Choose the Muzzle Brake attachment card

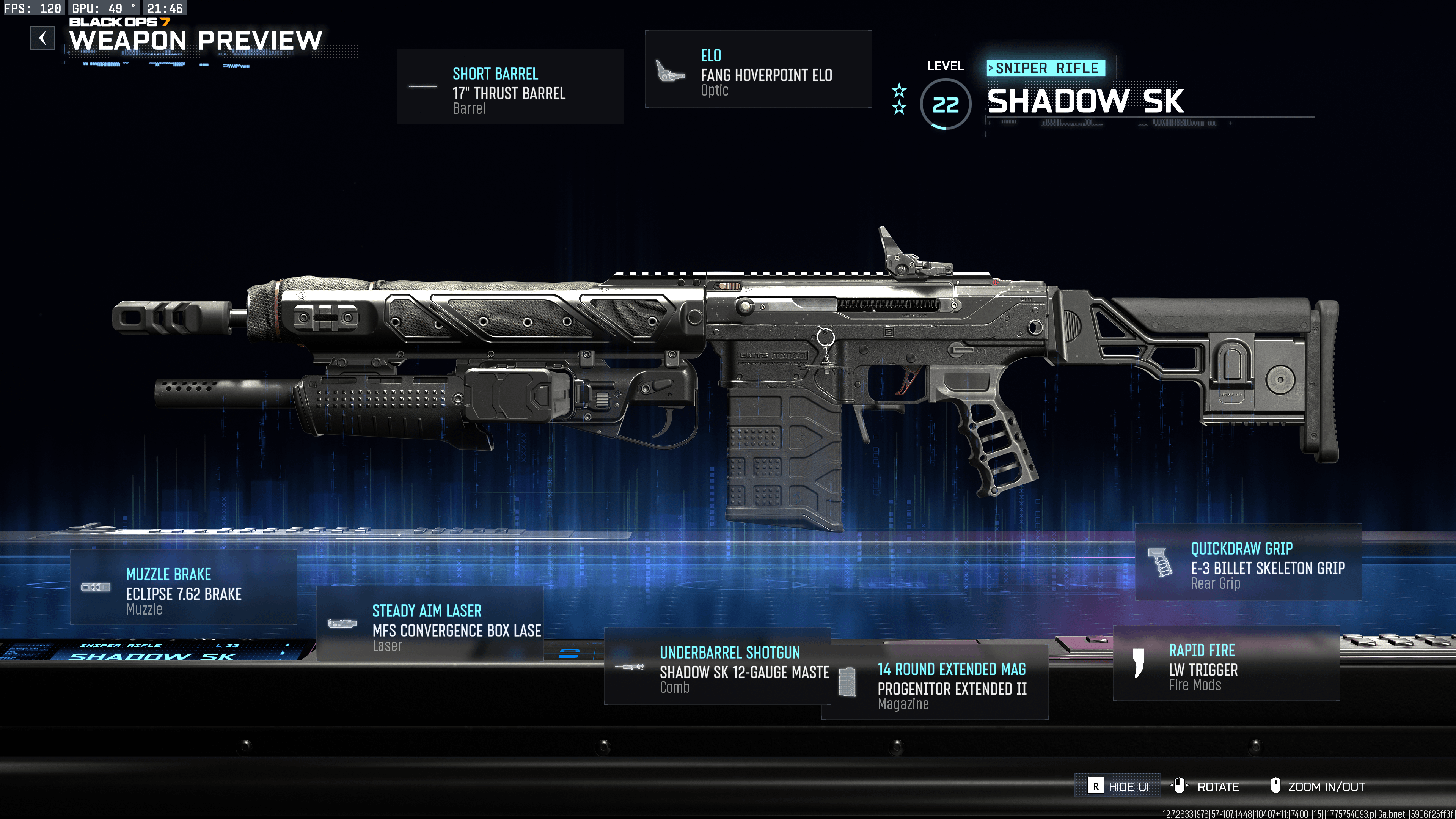click(183, 588)
